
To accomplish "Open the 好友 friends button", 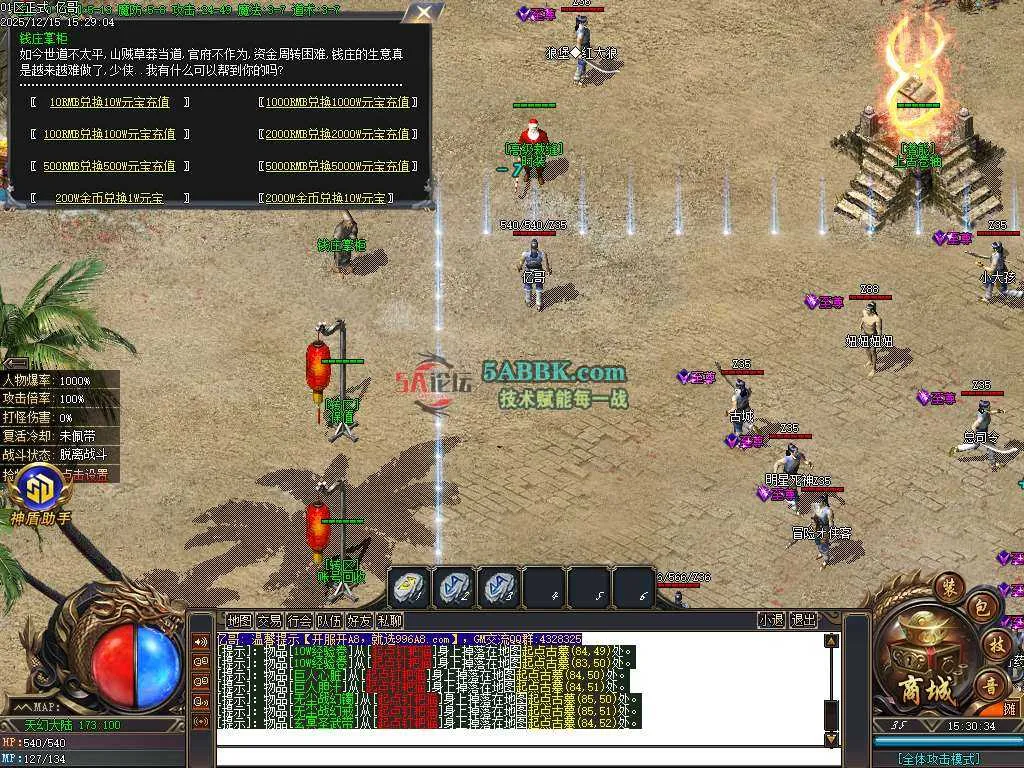I will [359, 620].
